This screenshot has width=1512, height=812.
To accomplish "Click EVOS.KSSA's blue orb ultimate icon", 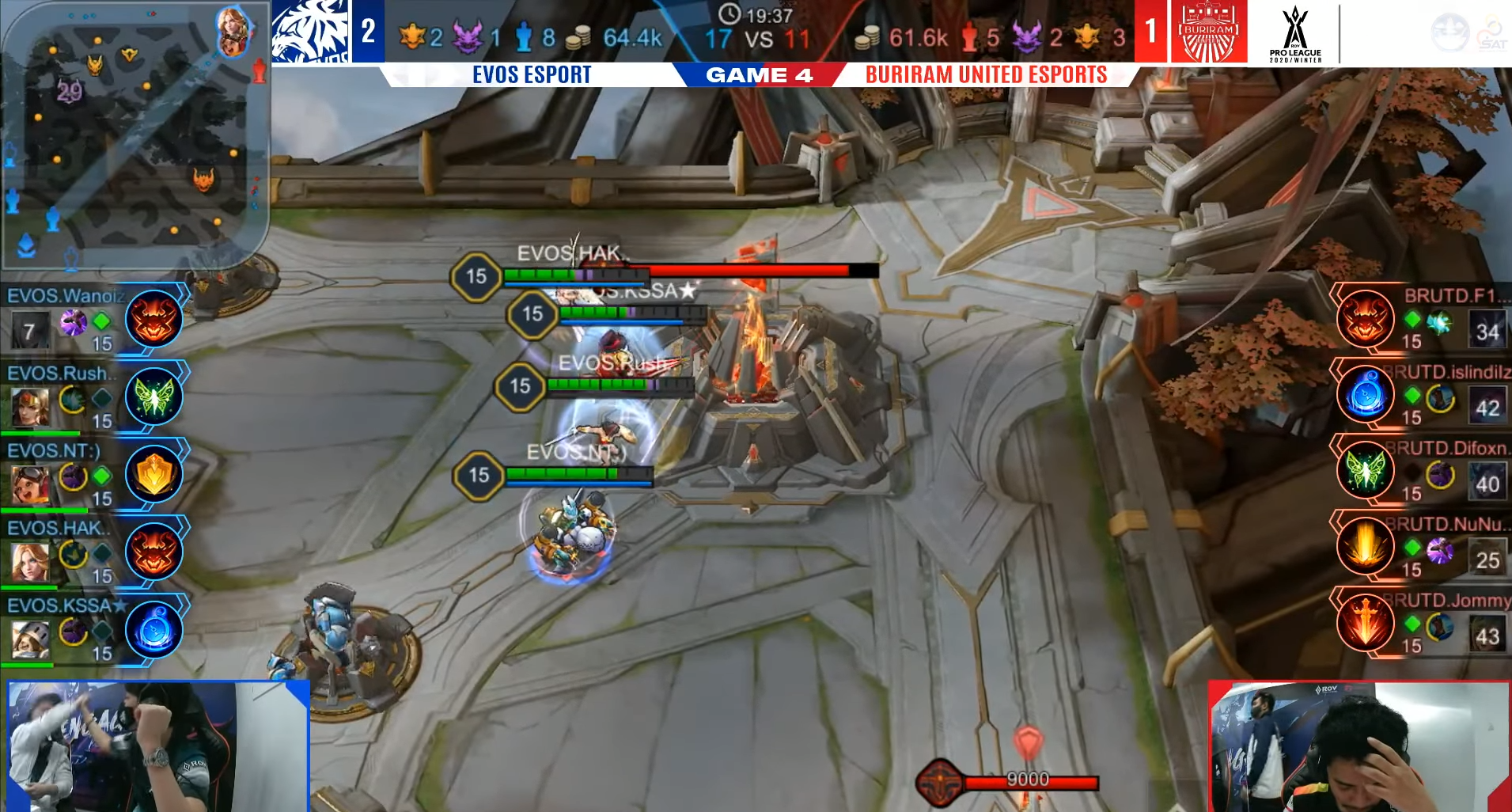I will 153,629.
